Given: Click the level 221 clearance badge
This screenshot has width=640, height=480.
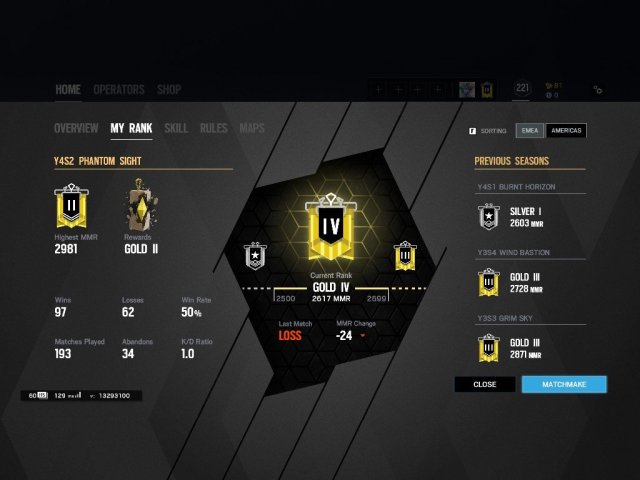Looking at the screenshot, I should click(521, 89).
